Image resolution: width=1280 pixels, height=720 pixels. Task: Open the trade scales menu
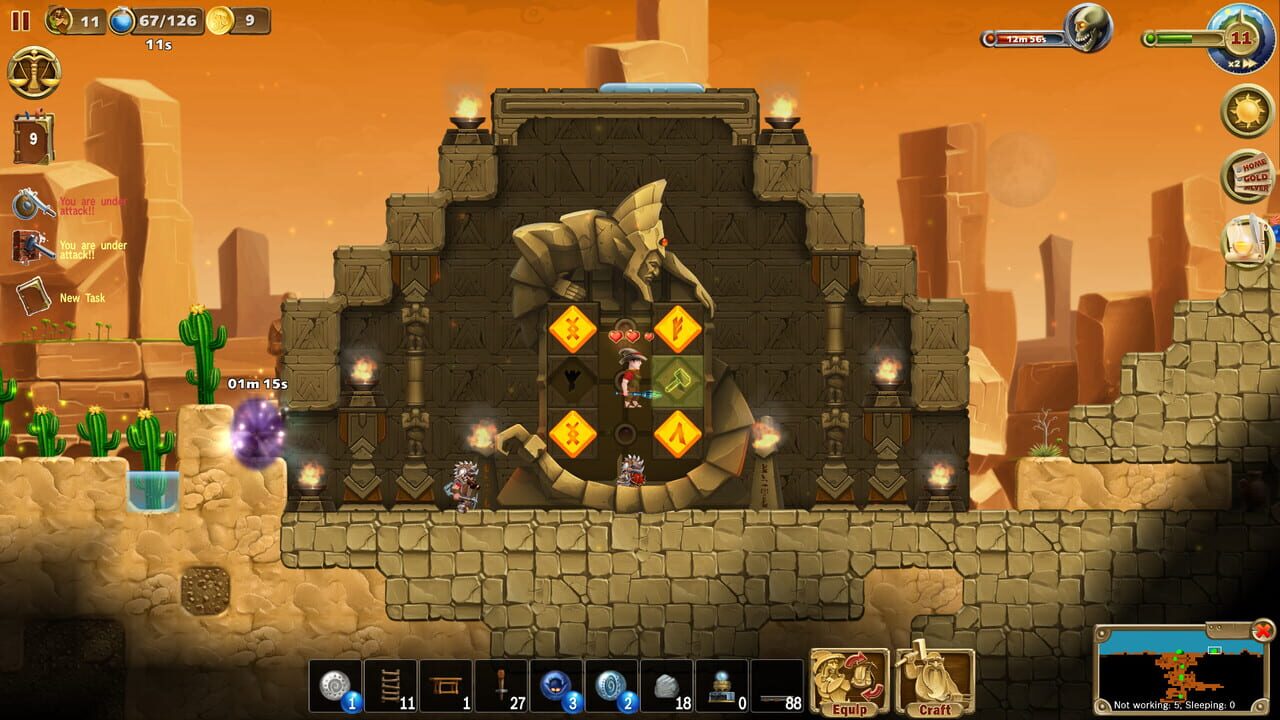click(35, 72)
